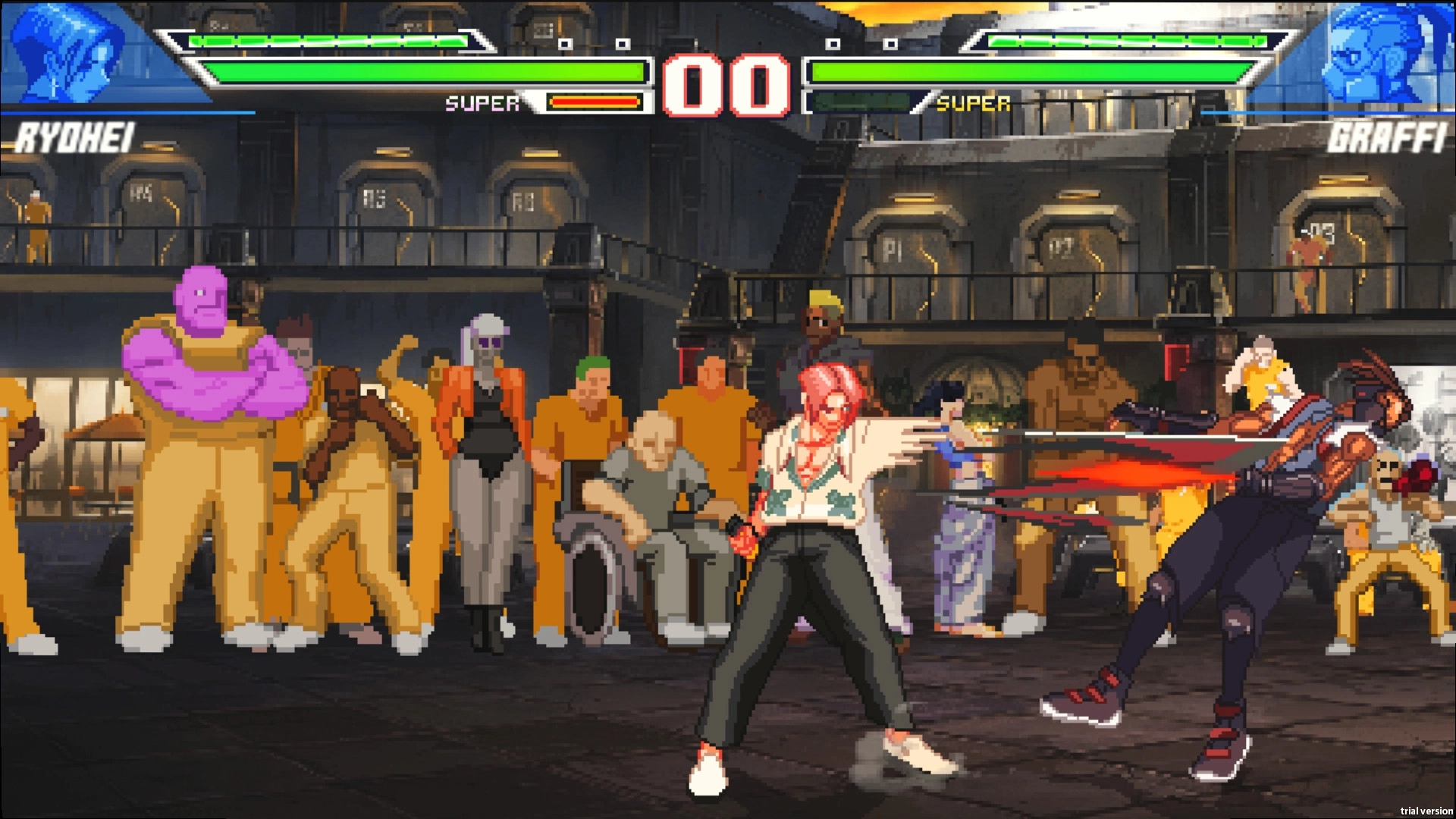The height and width of the screenshot is (819, 1456).
Task: Click Ryohei's first round-win pip
Action: (x=566, y=43)
